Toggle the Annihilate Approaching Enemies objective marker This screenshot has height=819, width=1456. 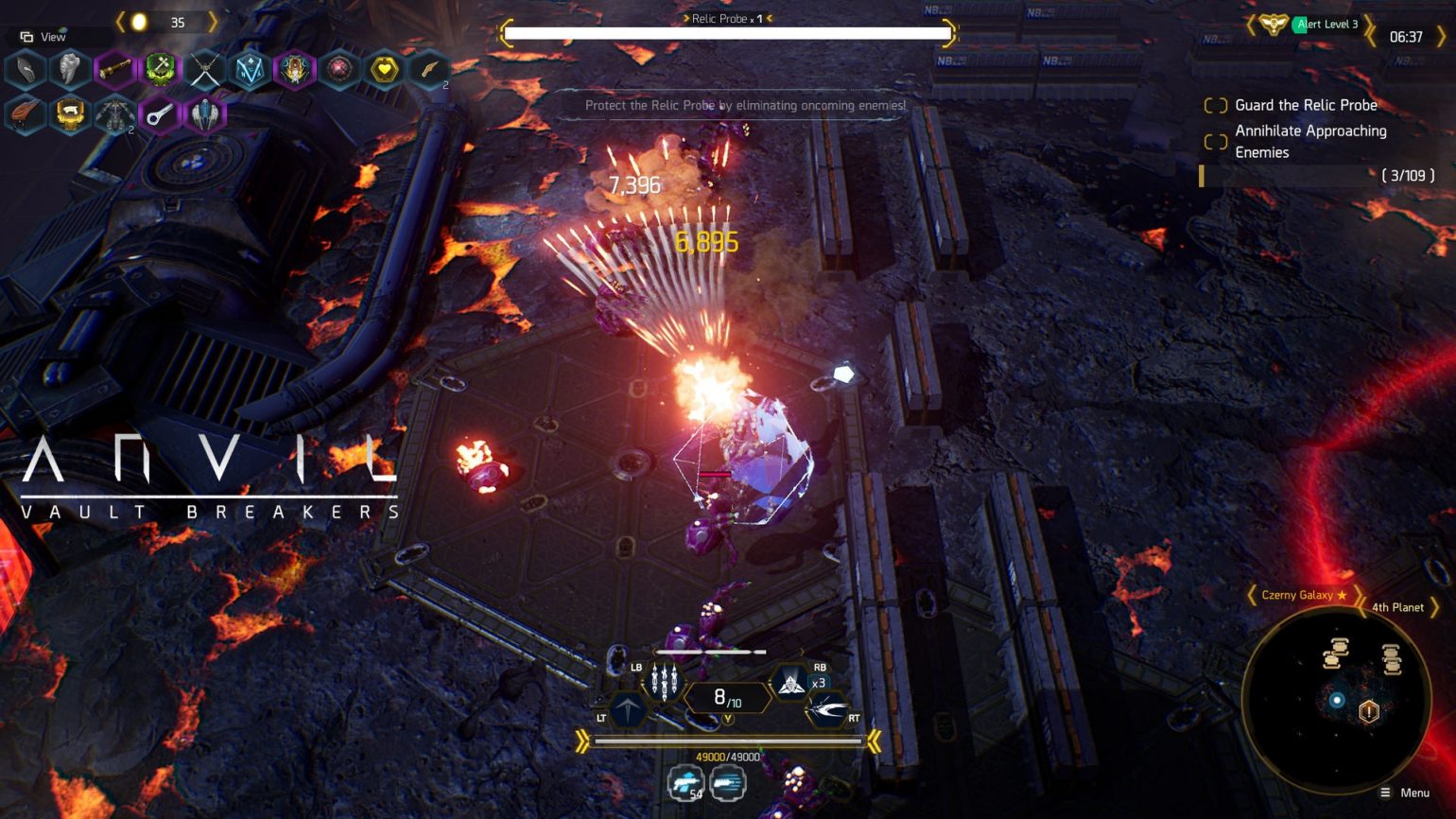pyautogui.click(x=1216, y=141)
